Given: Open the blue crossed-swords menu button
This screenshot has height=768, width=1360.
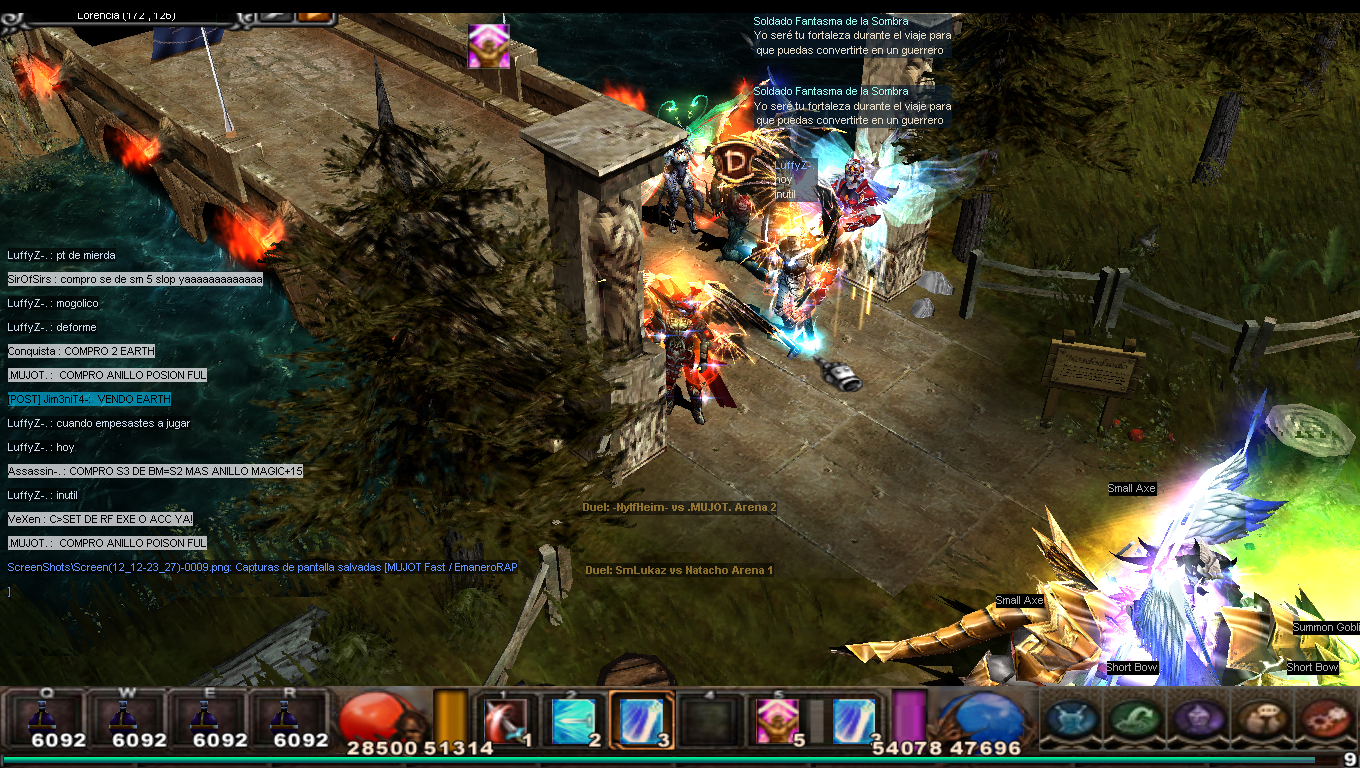Looking at the screenshot, I should tap(1071, 718).
